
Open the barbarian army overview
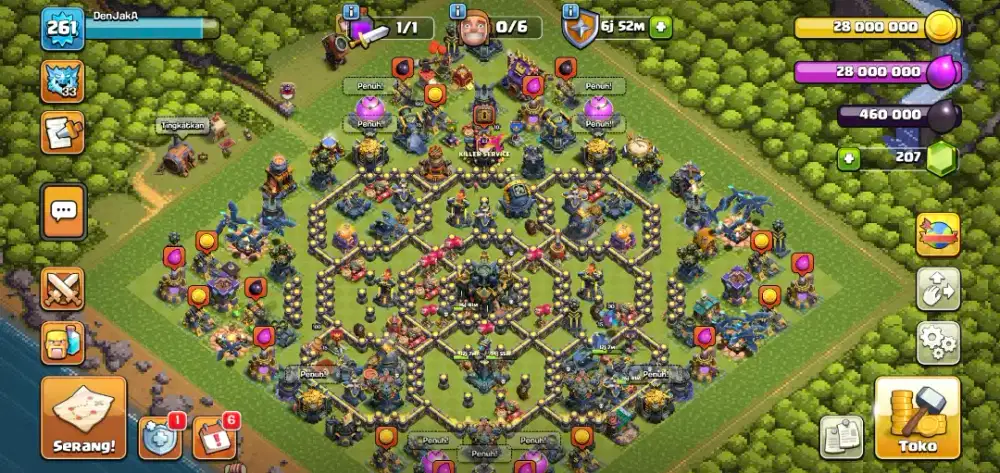(62, 343)
